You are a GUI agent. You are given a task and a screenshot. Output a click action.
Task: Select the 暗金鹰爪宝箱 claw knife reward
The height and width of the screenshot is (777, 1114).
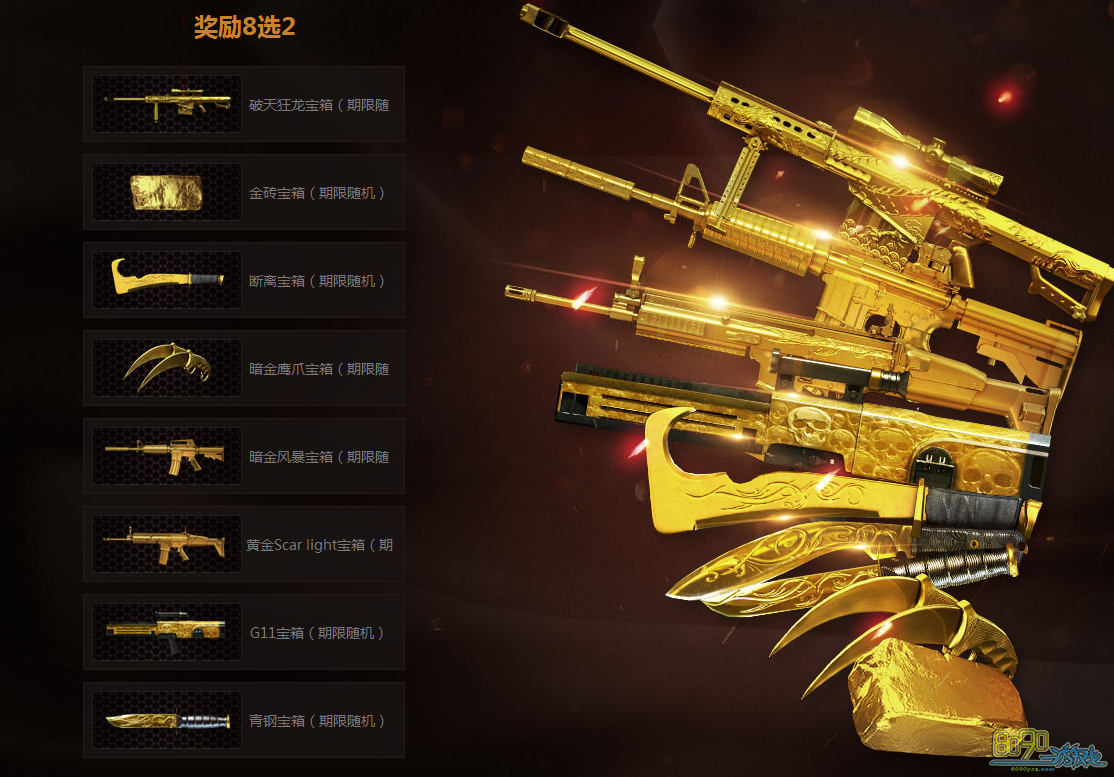pos(243,368)
